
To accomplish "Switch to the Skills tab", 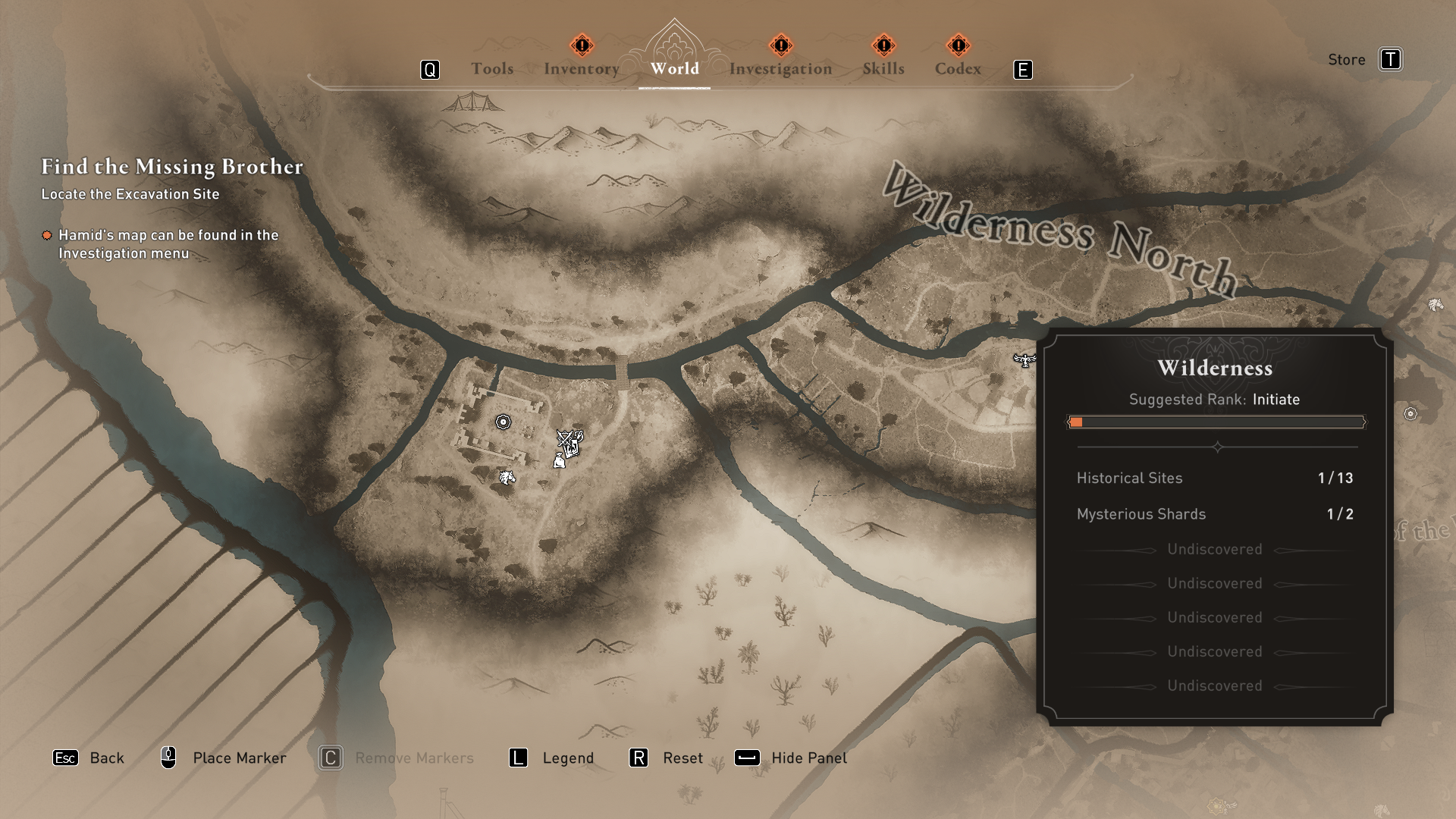I will pyautogui.click(x=883, y=68).
